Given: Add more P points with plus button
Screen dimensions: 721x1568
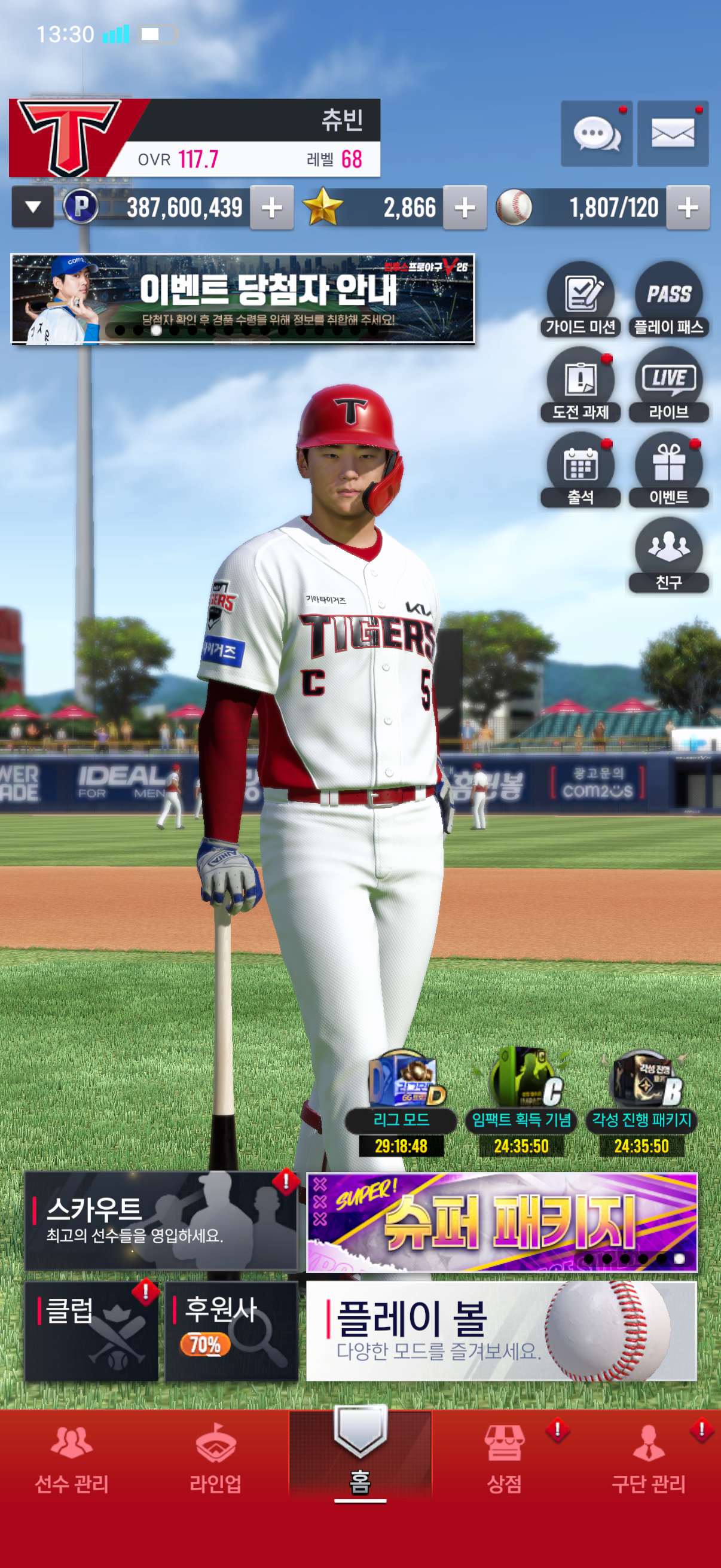Looking at the screenshot, I should 271,208.
